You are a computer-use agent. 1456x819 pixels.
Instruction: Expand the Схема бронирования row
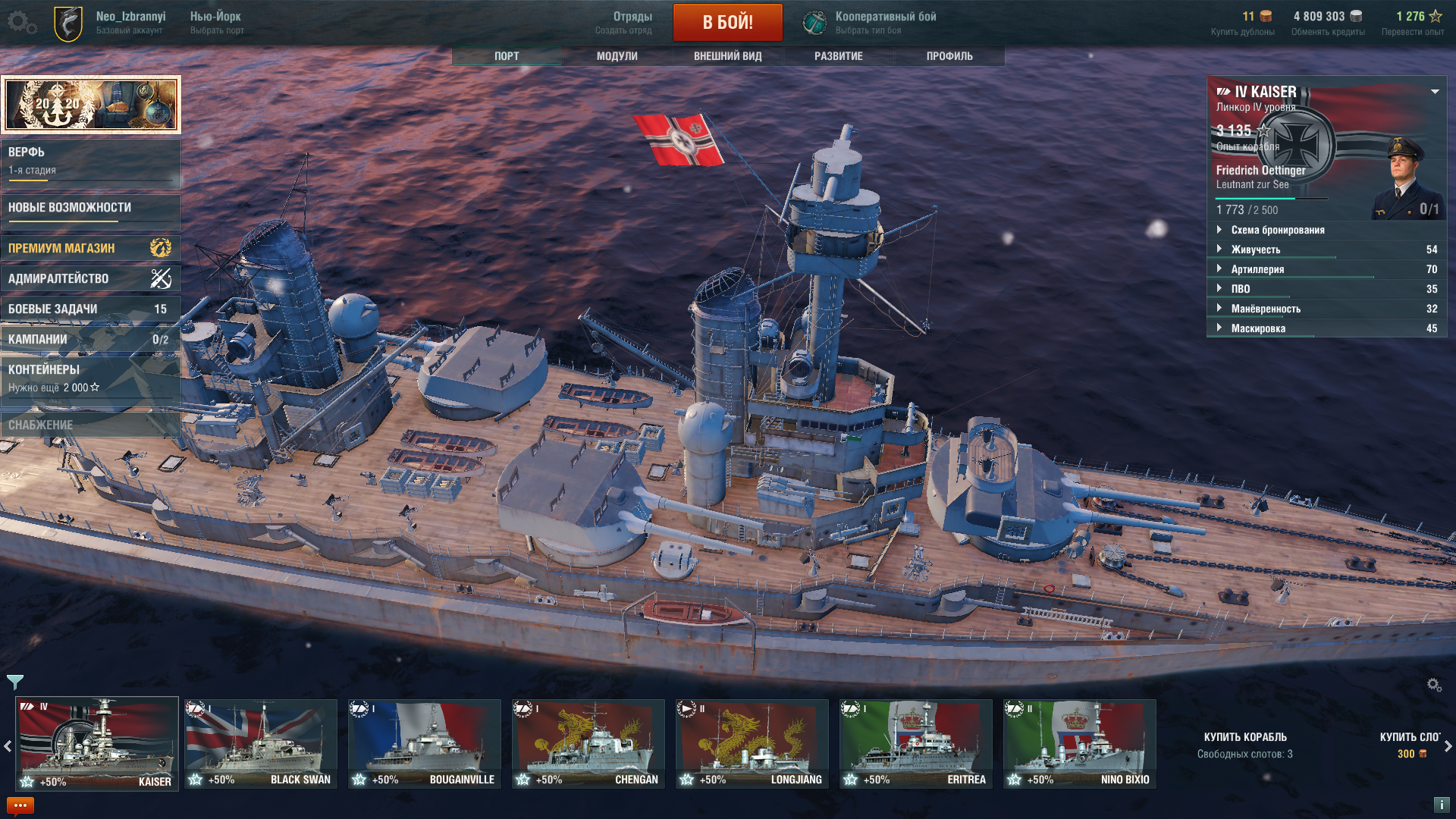[1277, 230]
